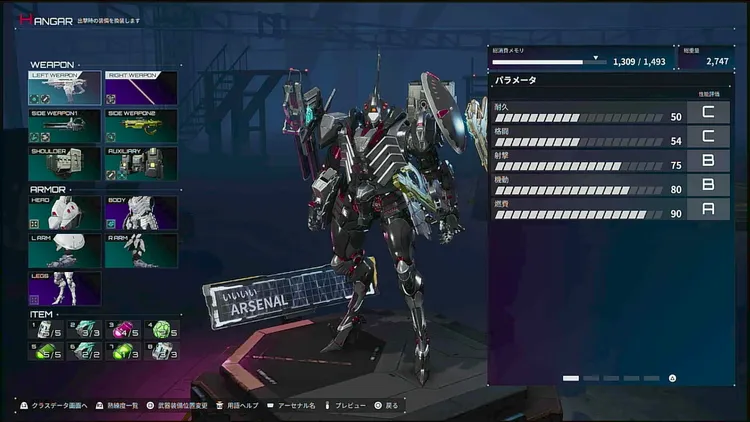Open the Side Weapon2 slot

(141, 126)
